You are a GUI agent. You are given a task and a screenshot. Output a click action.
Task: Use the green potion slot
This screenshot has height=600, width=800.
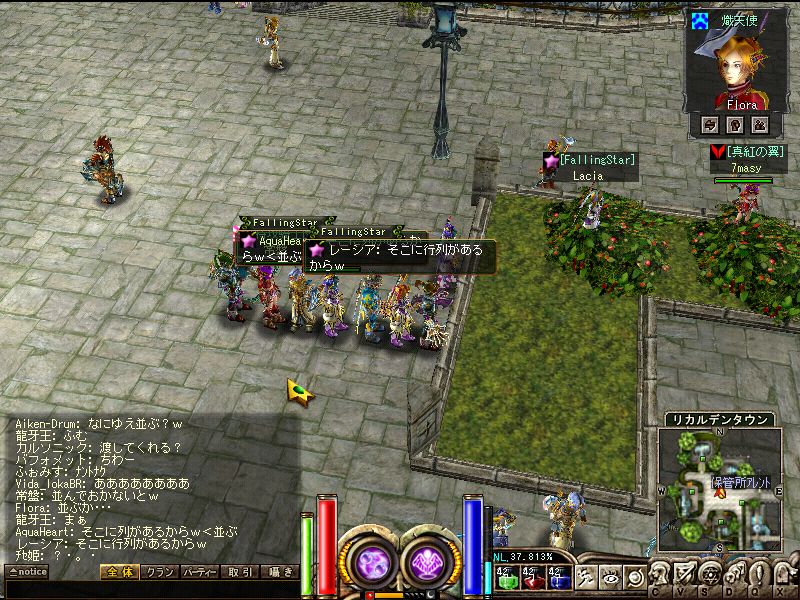pos(507,577)
